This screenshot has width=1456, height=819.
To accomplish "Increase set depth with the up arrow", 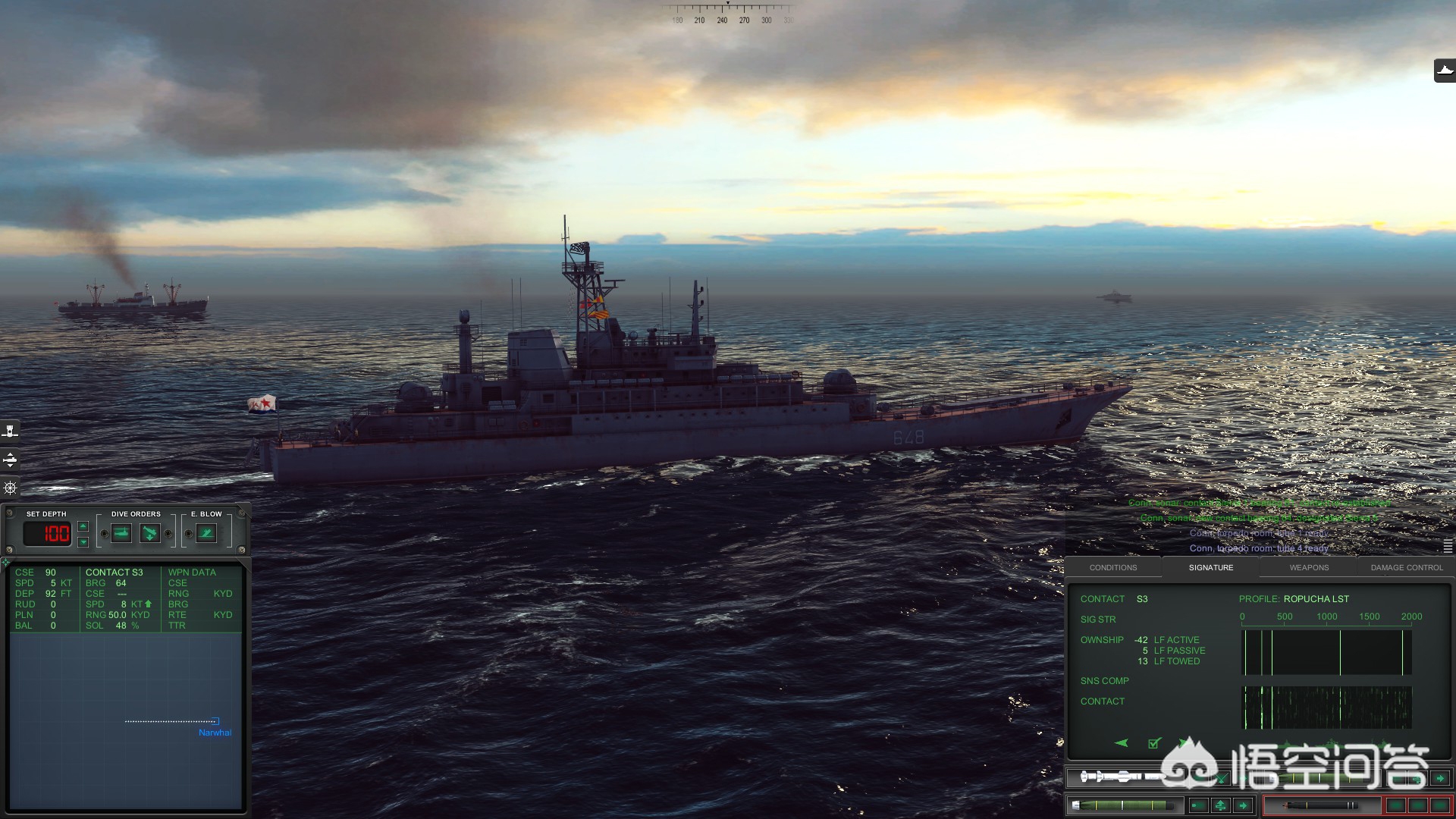I will 83,526.
